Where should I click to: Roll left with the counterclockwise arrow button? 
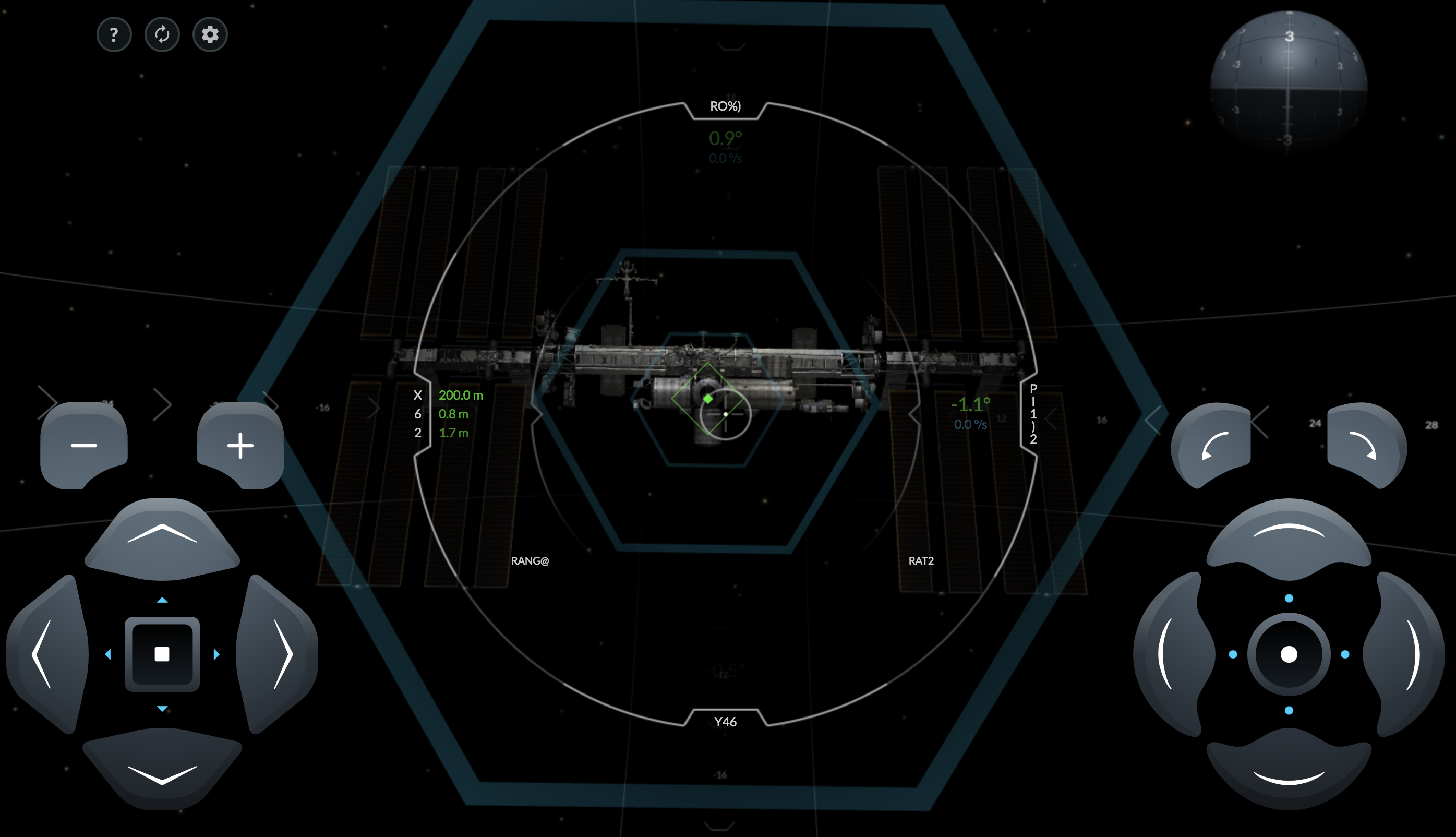coord(1213,446)
